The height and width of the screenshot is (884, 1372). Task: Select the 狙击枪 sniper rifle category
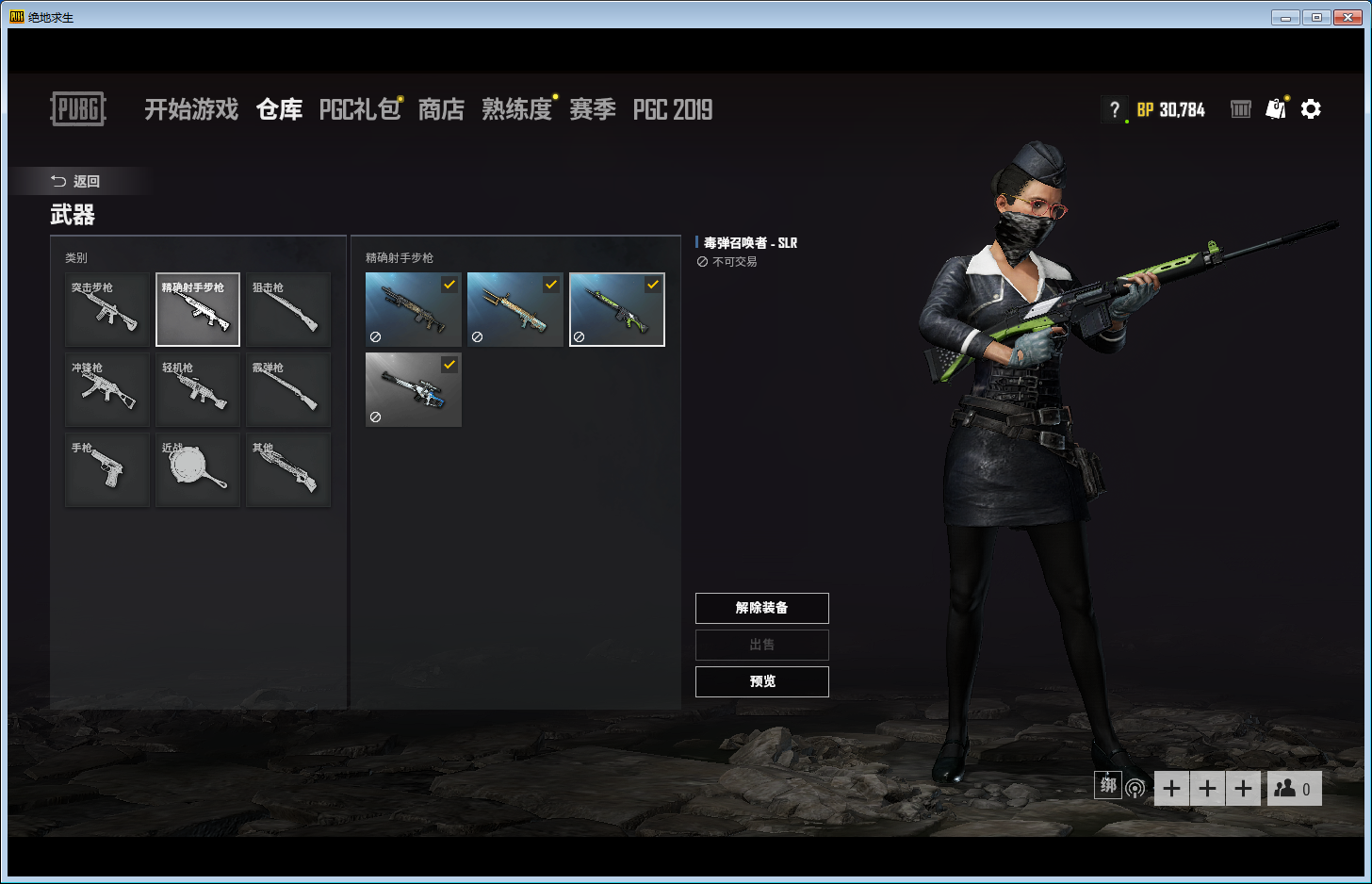288,310
